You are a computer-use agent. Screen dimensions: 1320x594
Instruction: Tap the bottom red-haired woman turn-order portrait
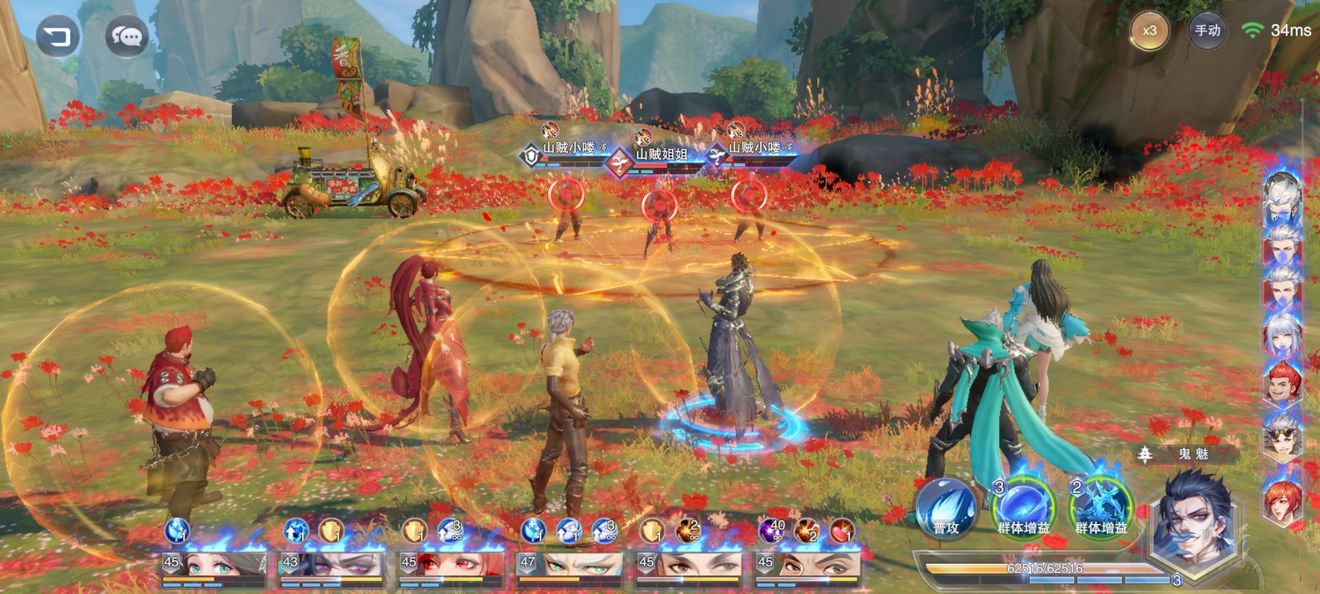pos(1282,501)
